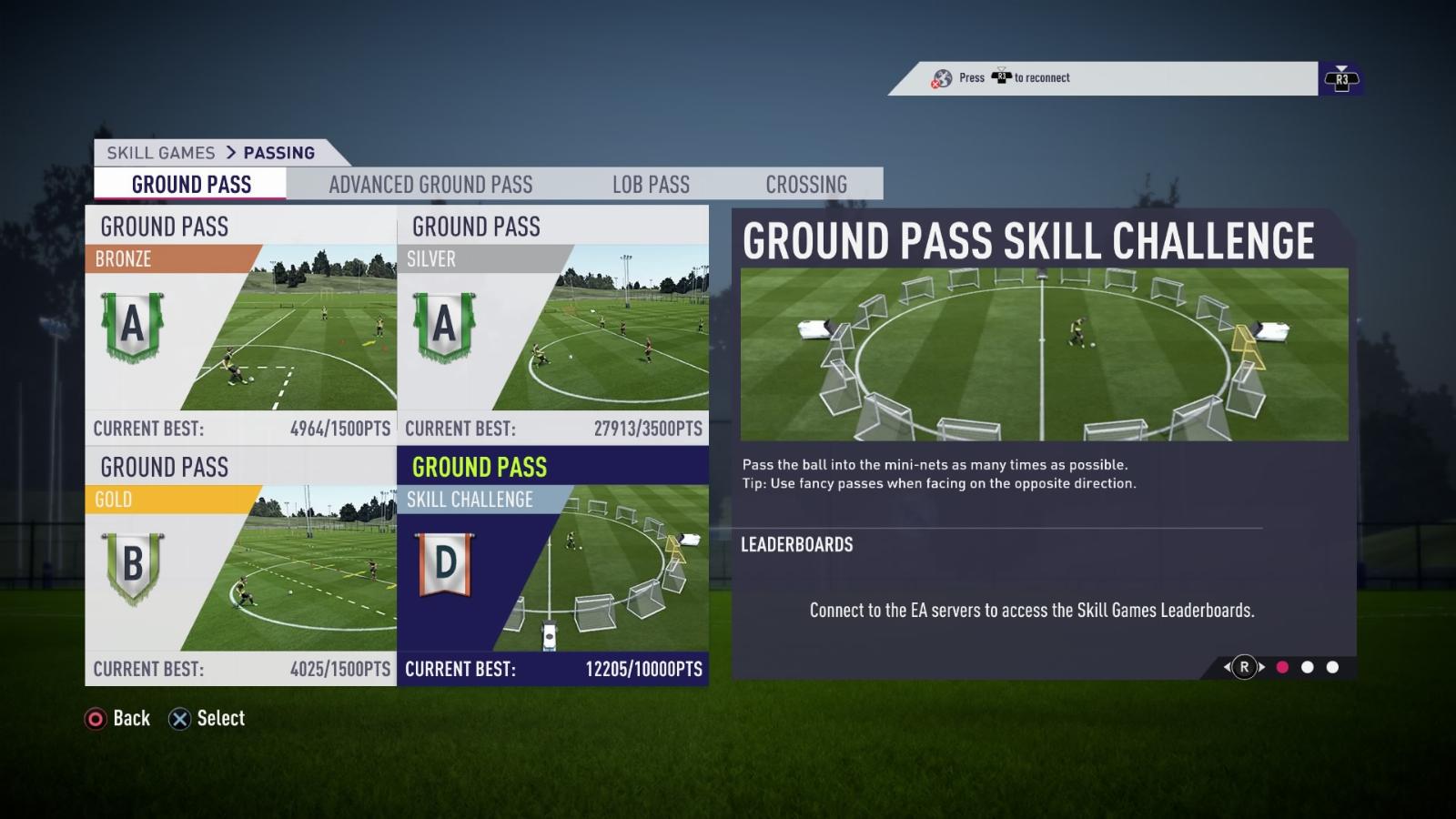Image resolution: width=1456 pixels, height=819 pixels.
Task: Open the Ground Pass Silver drill tile
Action: [x=553, y=325]
